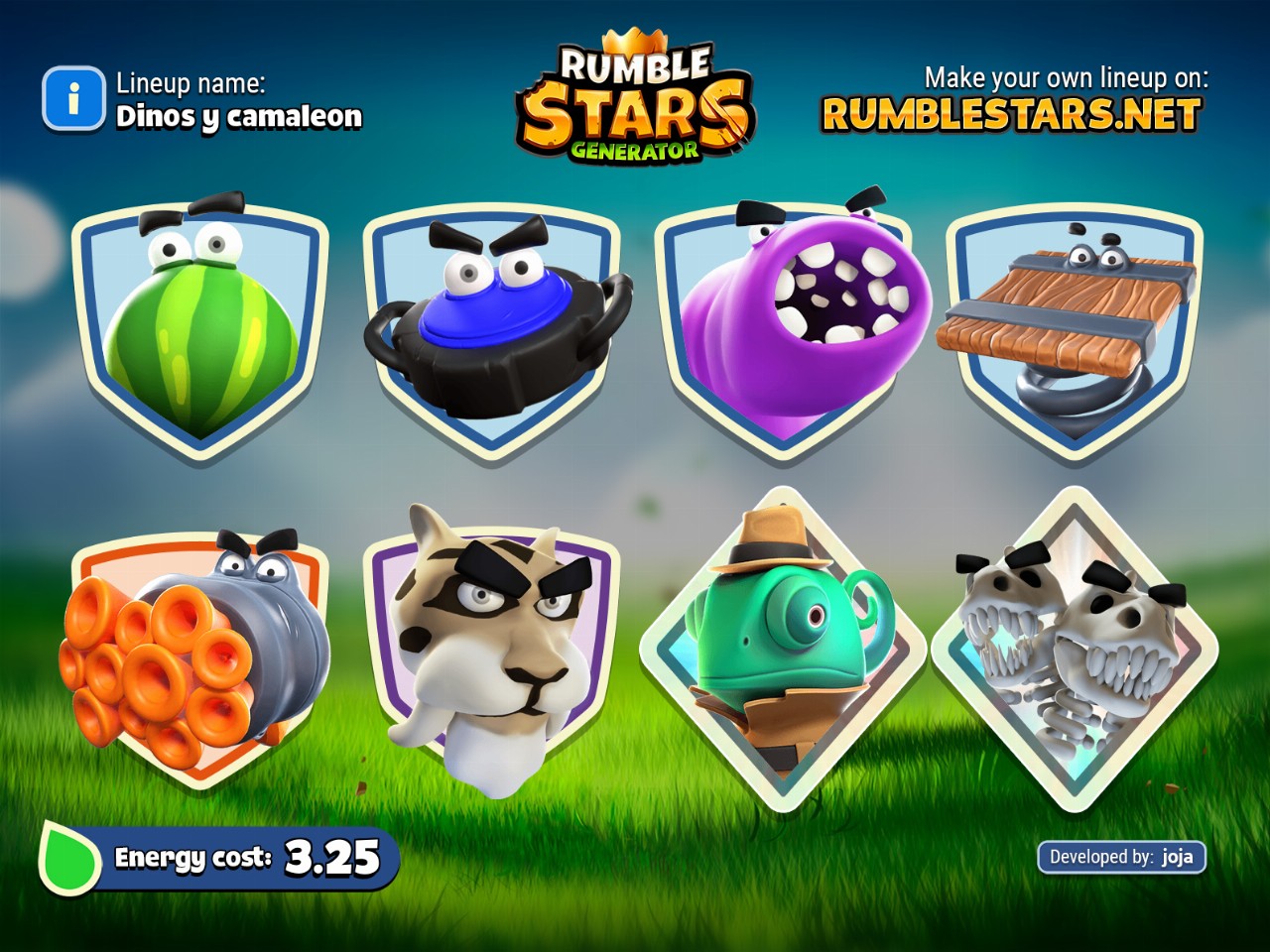The width and height of the screenshot is (1270, 952).
Task: Open the RUMBLESTARS.NET link
Action: (x=1011, y=115)
